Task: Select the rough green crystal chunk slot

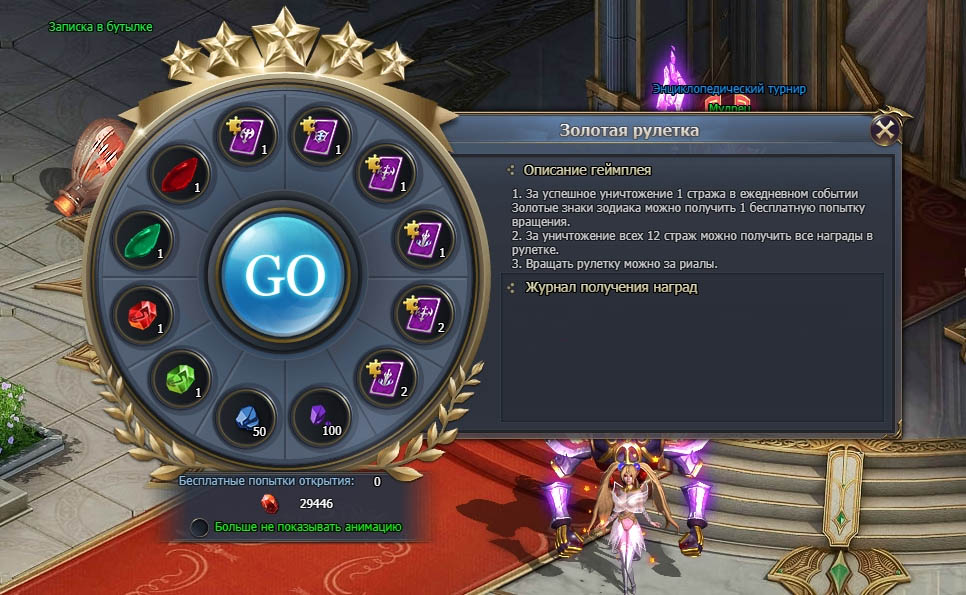Action: point(180,379)
